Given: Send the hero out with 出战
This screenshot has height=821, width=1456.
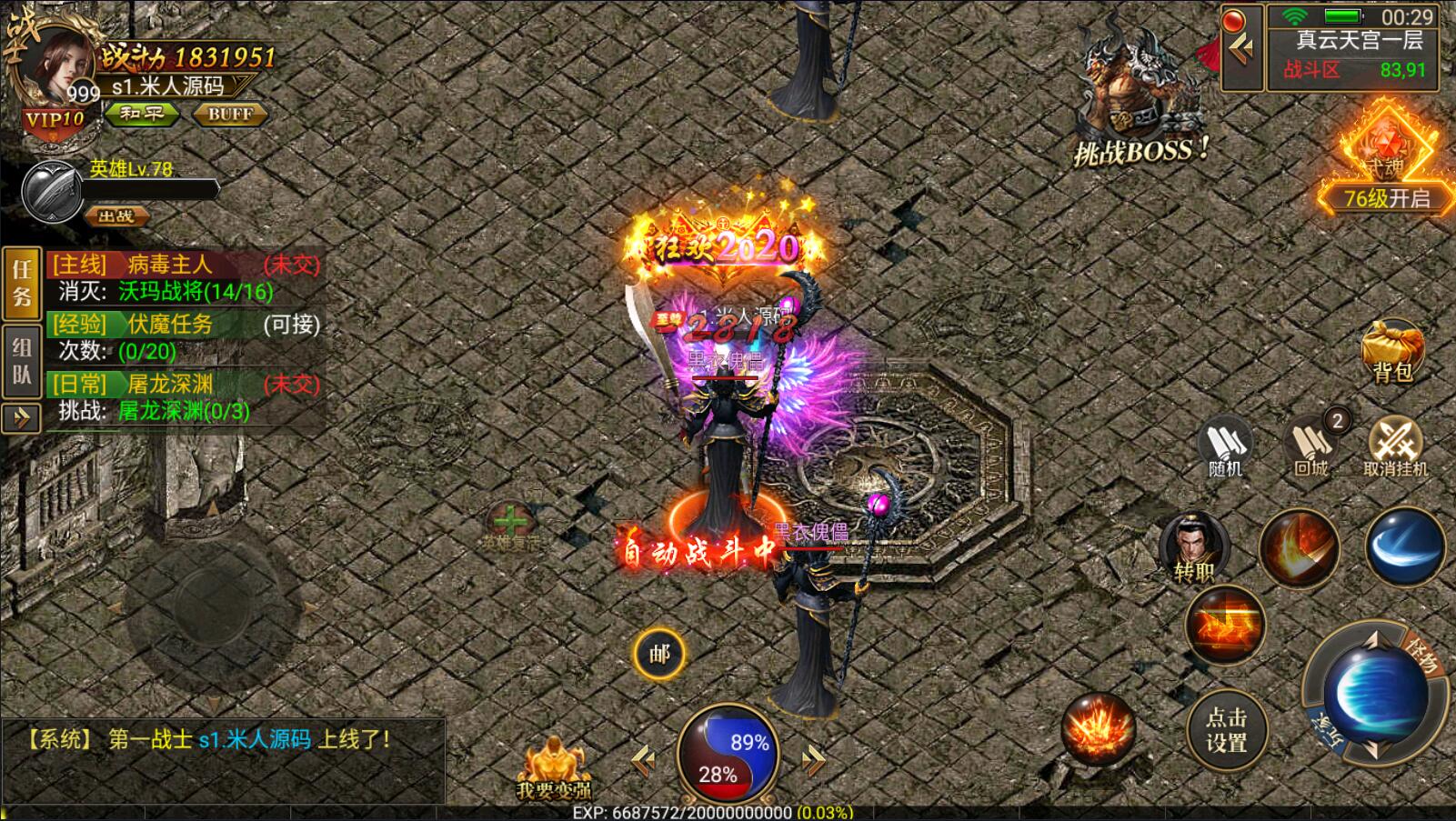Looking at the screenshot, I should [116, 216].
